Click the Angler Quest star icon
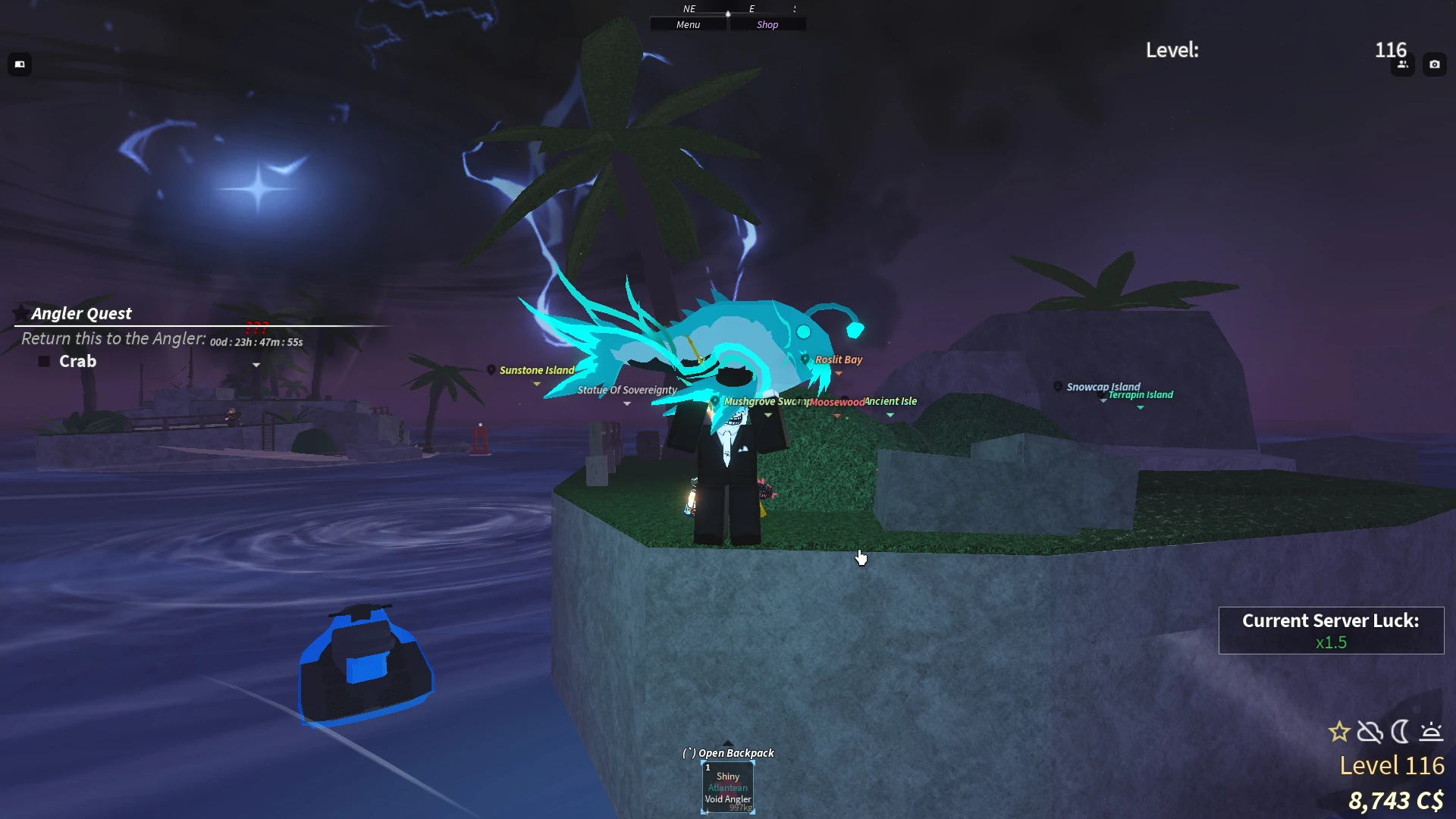The width and height of the screenshot is (1456, 819). coord(21,312)
